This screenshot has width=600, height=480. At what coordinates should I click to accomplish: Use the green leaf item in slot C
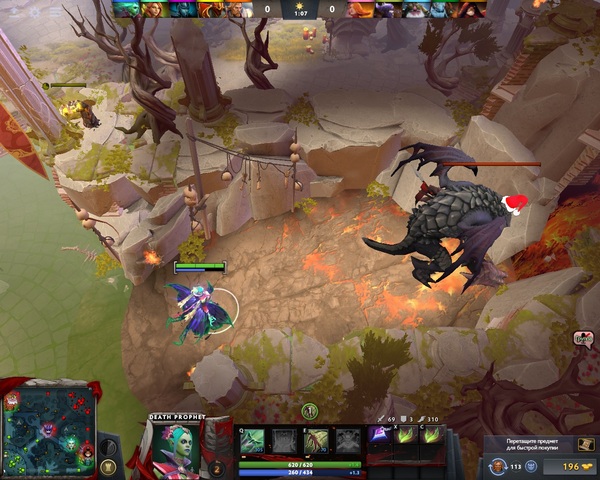click(429, 435)
